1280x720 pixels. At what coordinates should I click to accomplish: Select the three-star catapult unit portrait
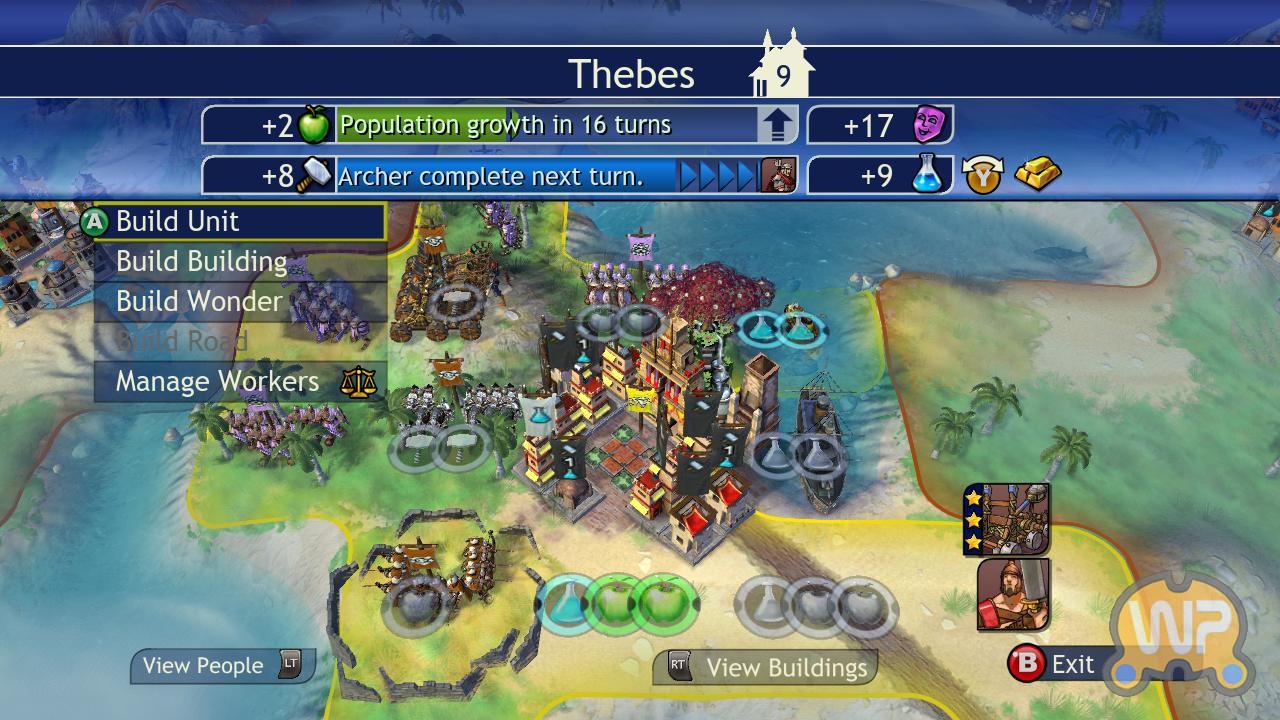click(x=1007, y=519)
